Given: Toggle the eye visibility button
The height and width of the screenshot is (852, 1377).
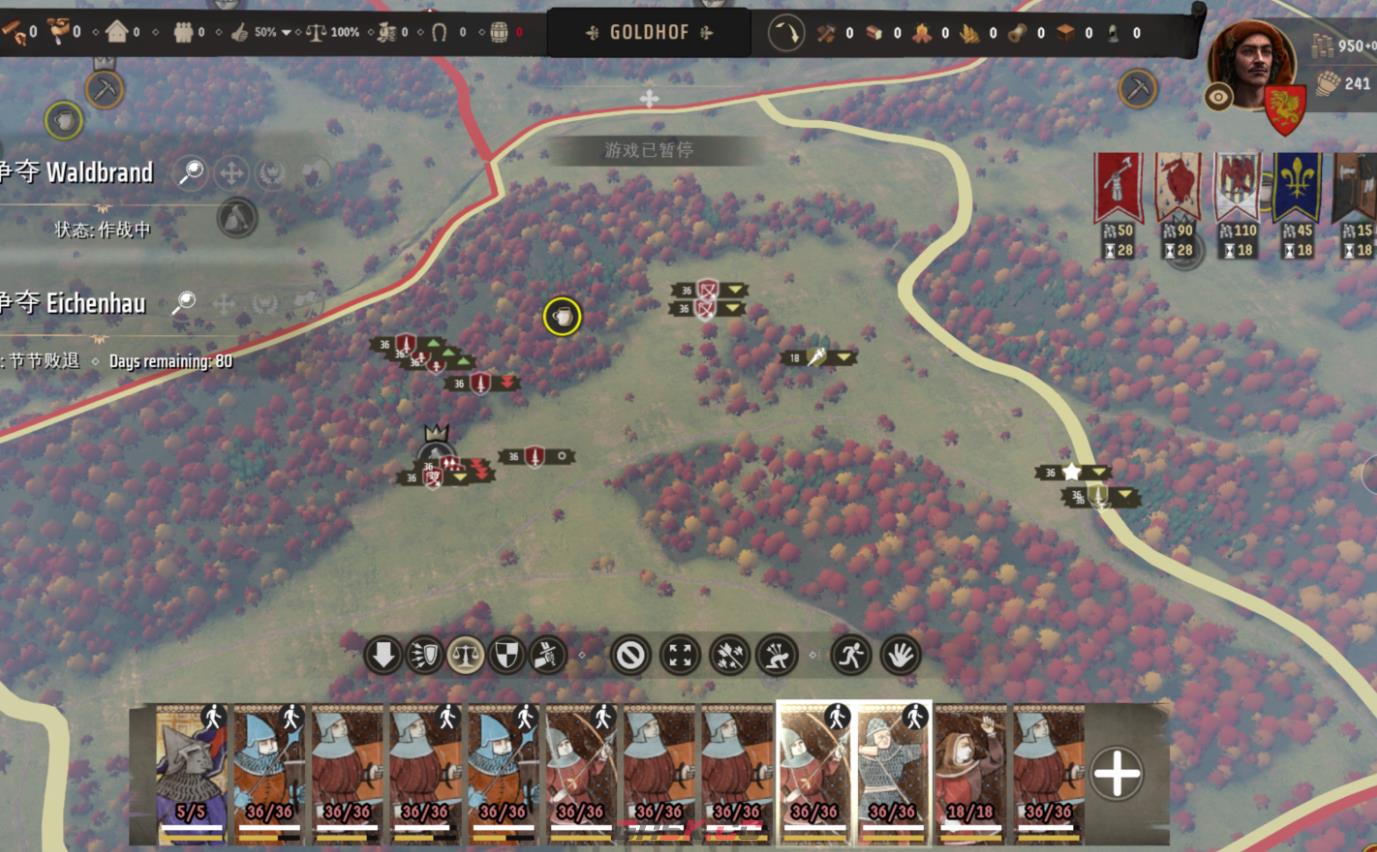Looking at the screenshot, I should click(x=1218, y=96).
